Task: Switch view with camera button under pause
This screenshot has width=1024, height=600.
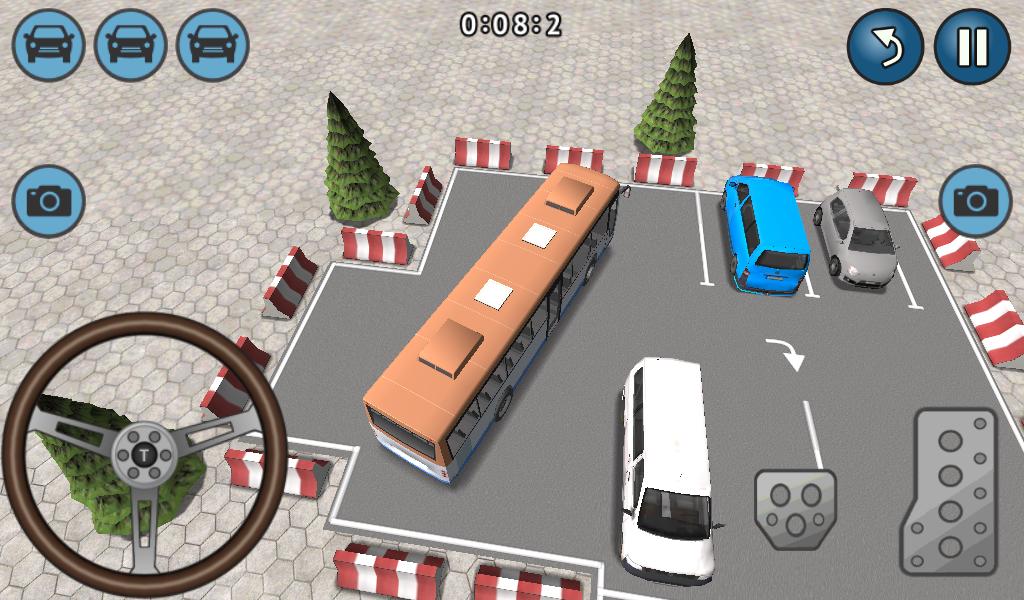Action: 976,200
